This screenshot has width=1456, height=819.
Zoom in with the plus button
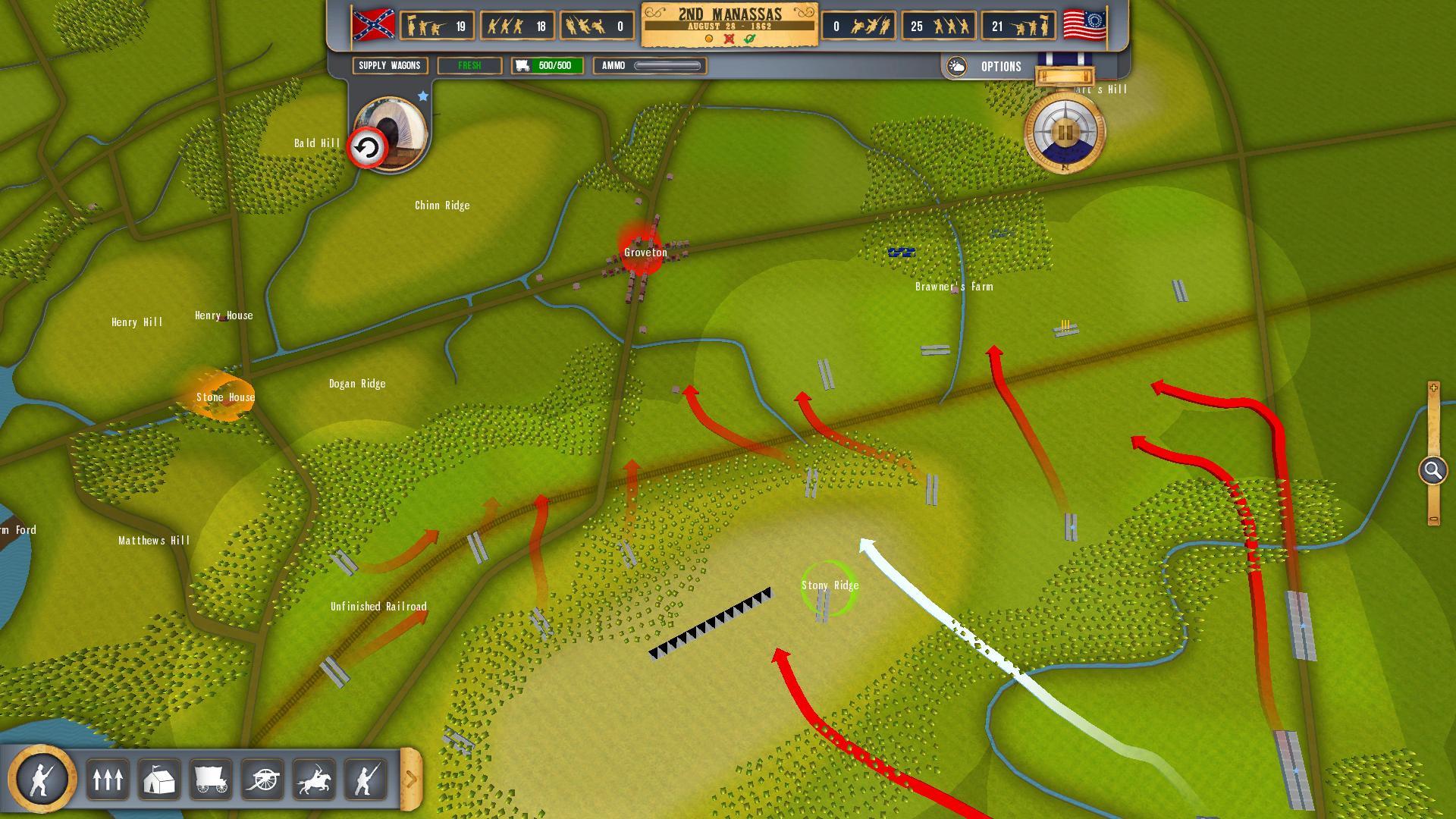tap(1433, 388)
